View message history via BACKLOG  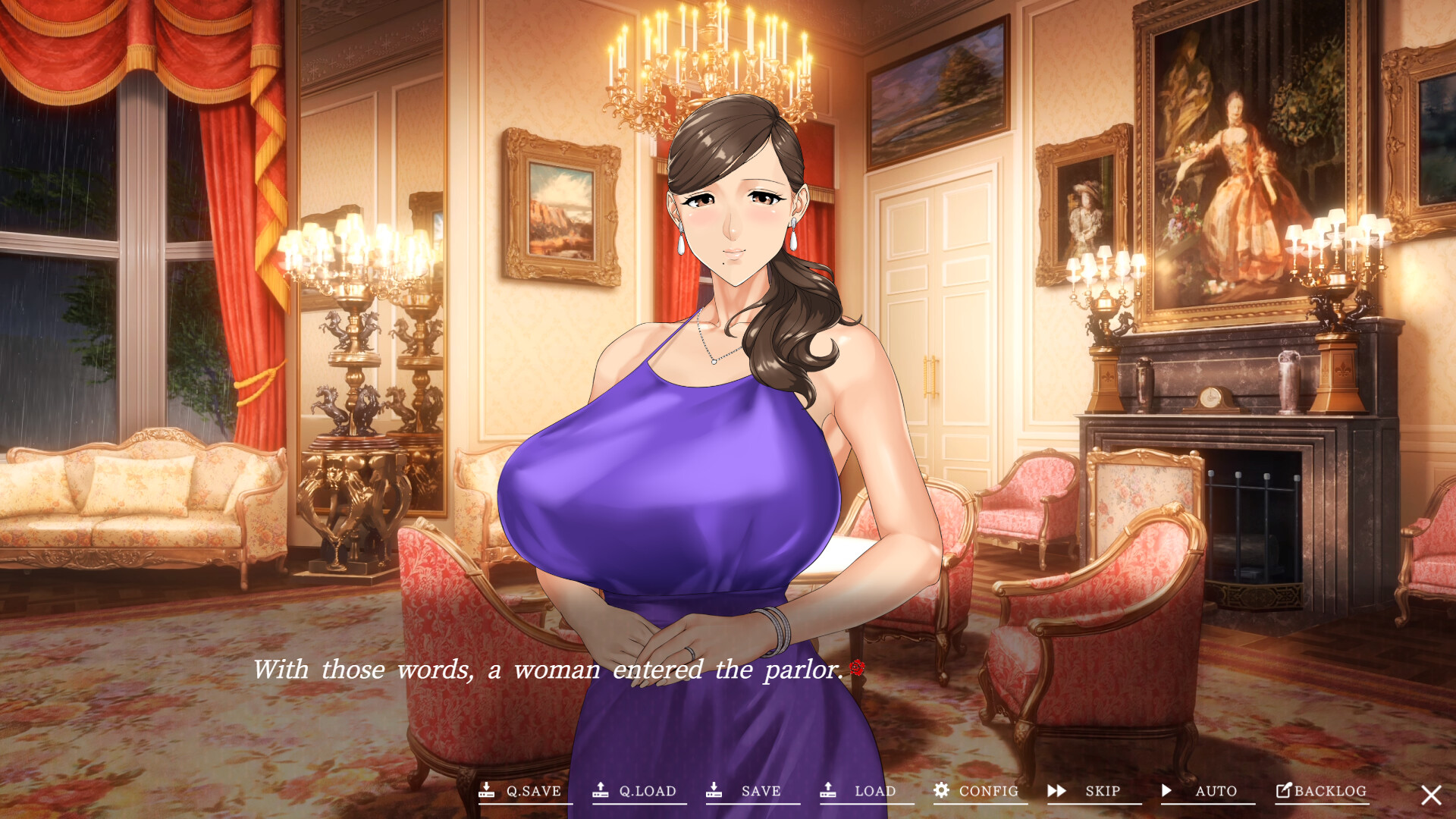(x=1329, y=791)
